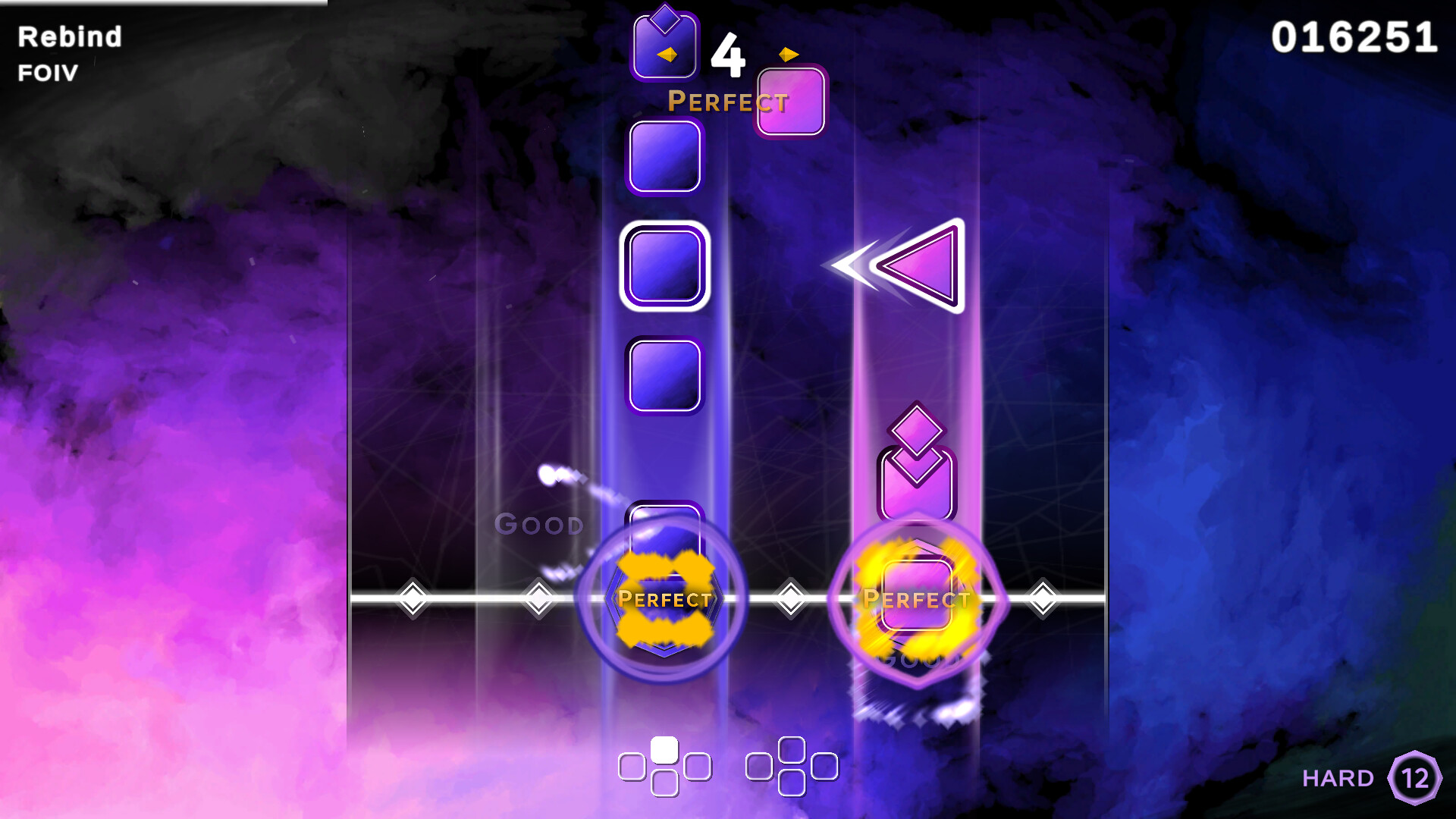Click the FOIV artist label
Screen dimensions: 1456x819
pos(45,73)
